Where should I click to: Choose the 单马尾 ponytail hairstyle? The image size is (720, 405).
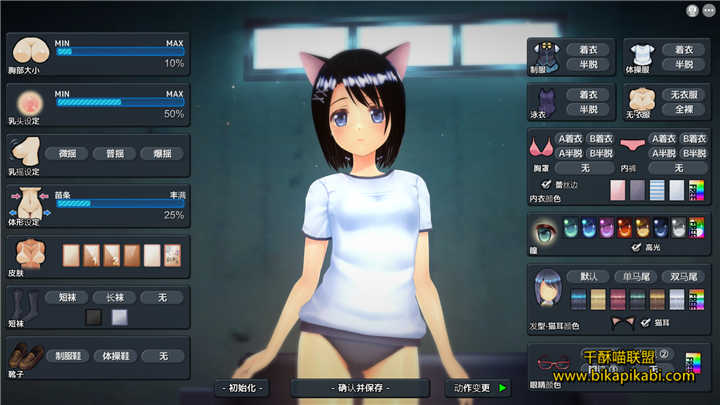(637, 276)
